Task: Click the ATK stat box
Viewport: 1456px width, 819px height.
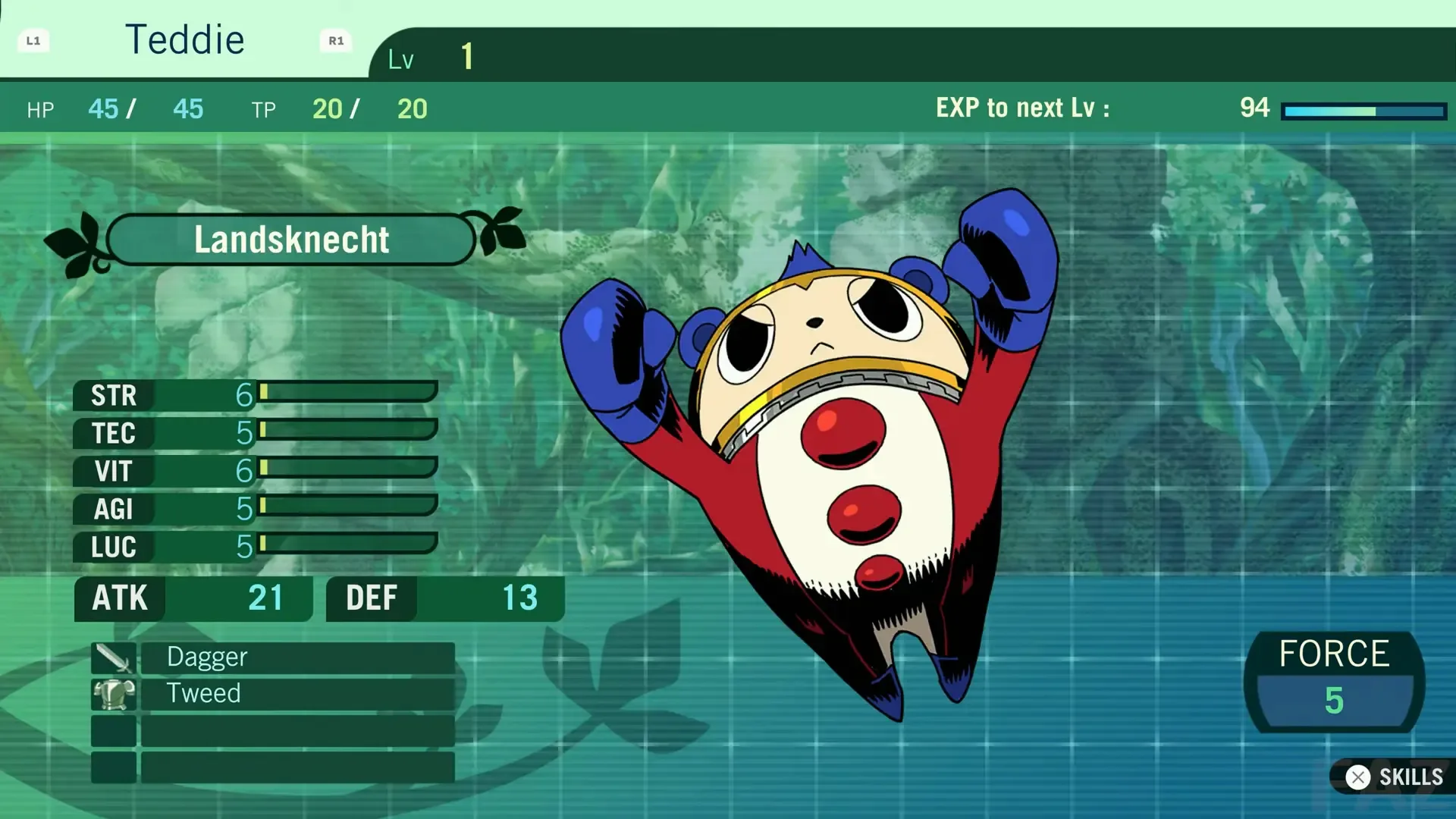Action: click(x=193, y=598)
